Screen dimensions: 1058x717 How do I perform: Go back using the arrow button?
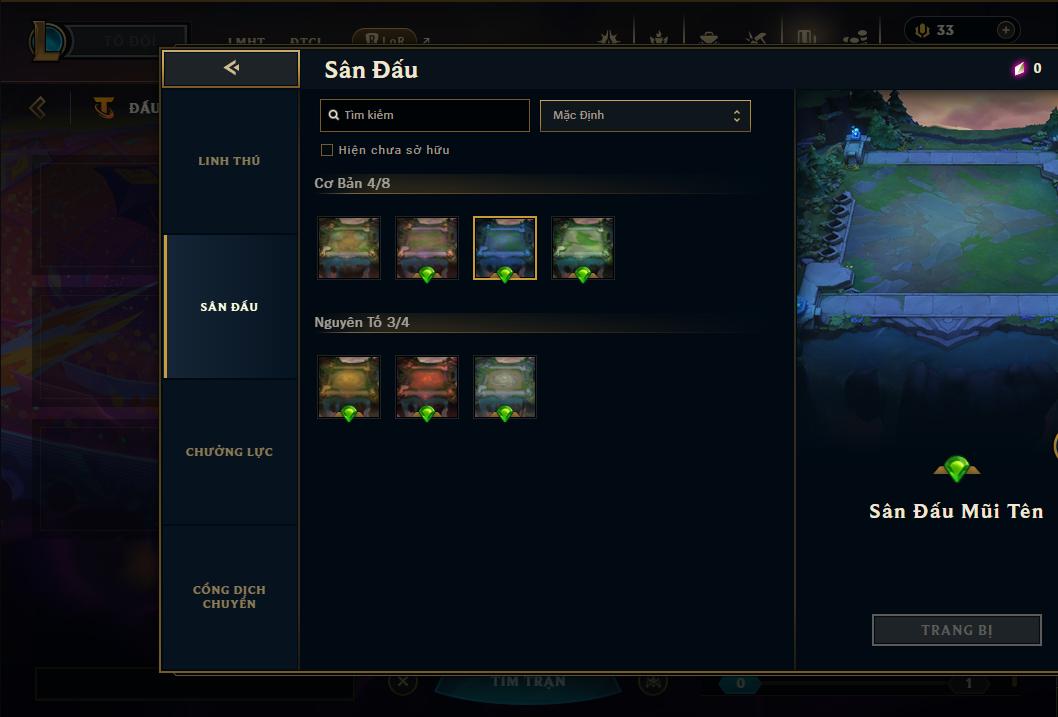(231, 68)
